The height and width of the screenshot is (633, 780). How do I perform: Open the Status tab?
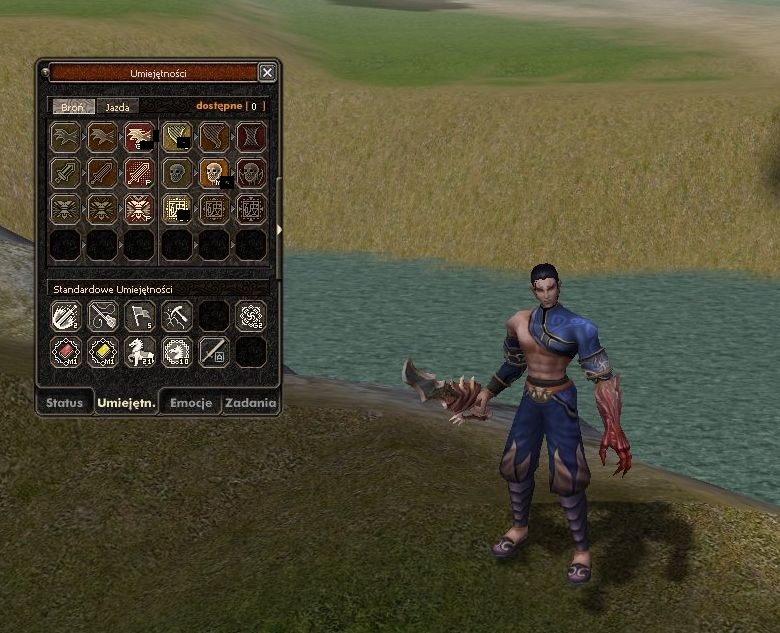(64, 403)
